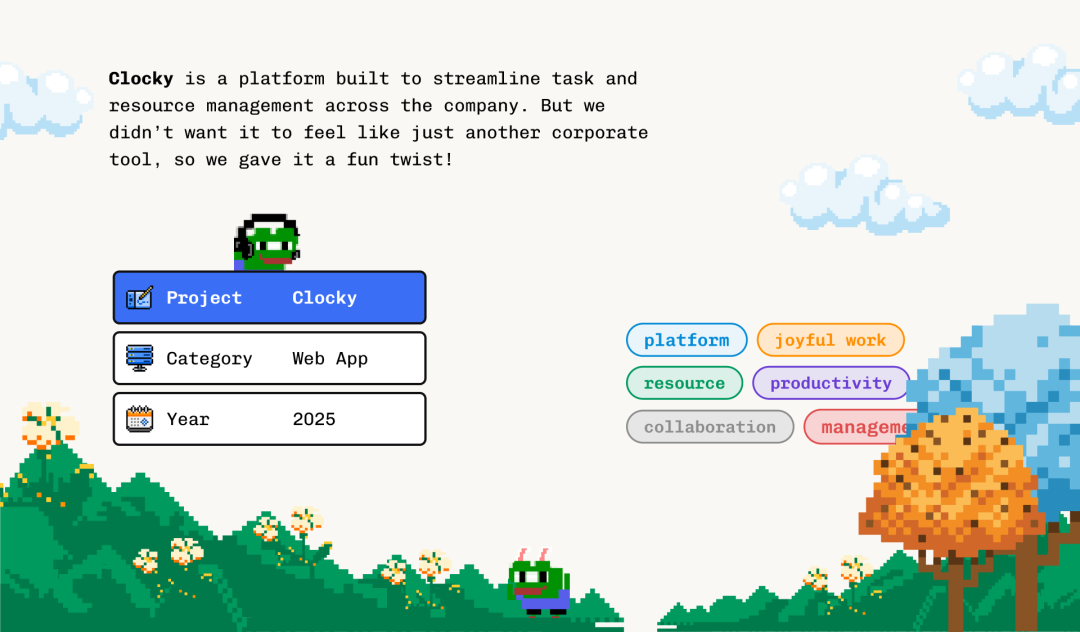Viewport: 1080px width, 632px height.
Task: Click the gray collaboration tag
Action: coord(709,427)
